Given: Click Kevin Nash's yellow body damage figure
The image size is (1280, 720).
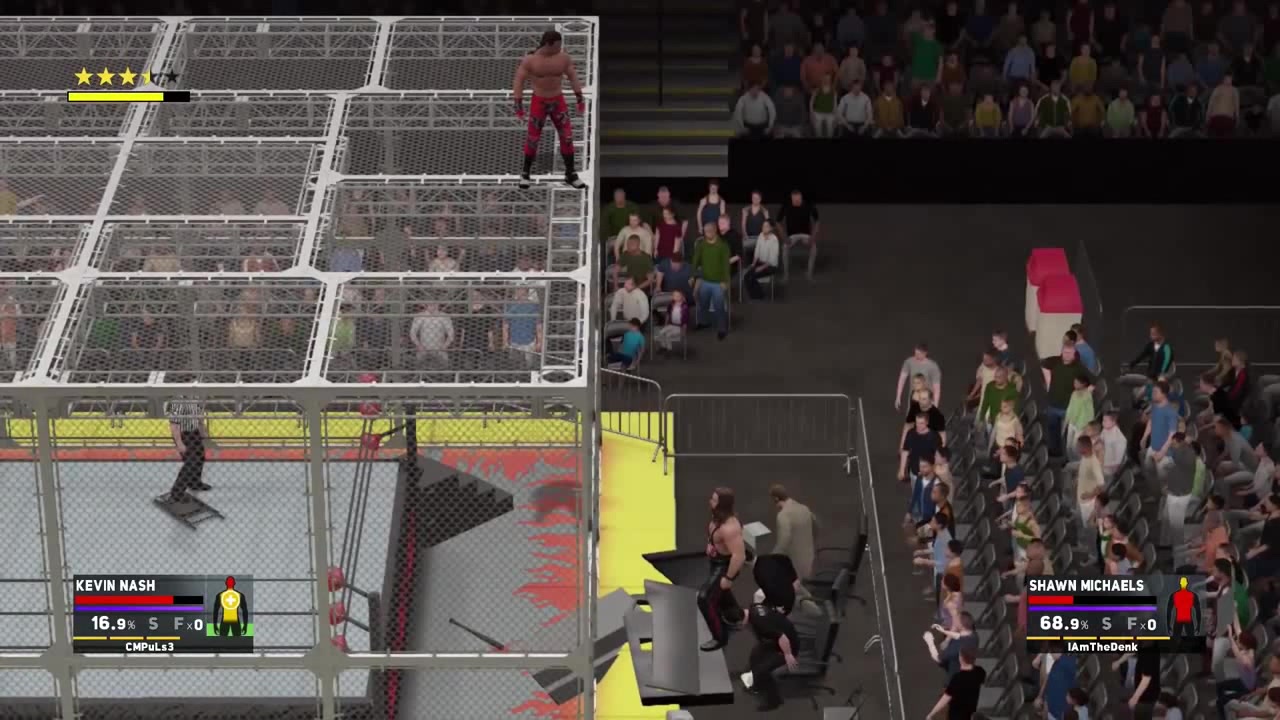Looking at the screenshot, I should pos(230,607).
